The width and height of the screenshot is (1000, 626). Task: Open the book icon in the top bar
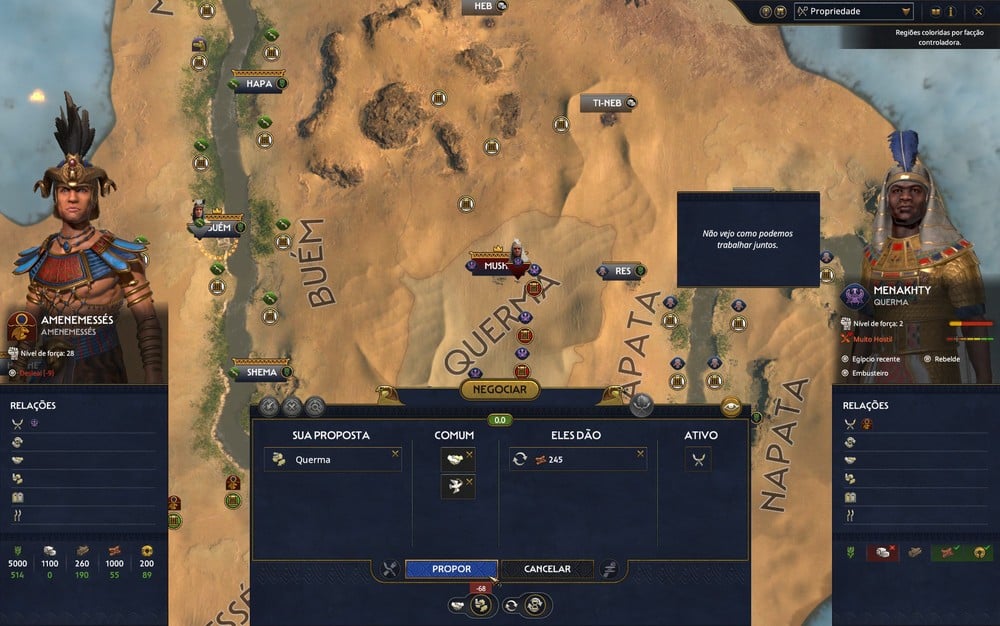935,11
